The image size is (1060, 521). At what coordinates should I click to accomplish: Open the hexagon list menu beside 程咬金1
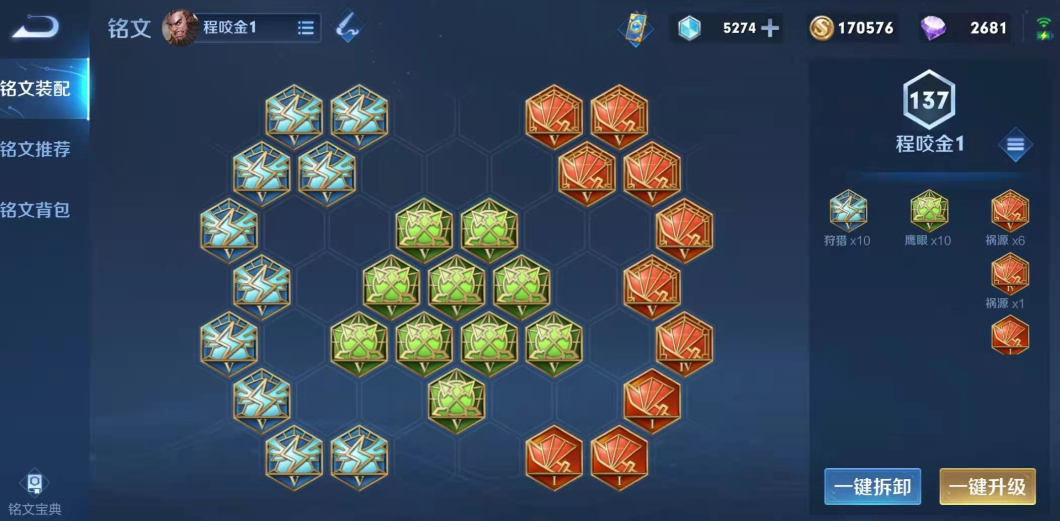1014,145
